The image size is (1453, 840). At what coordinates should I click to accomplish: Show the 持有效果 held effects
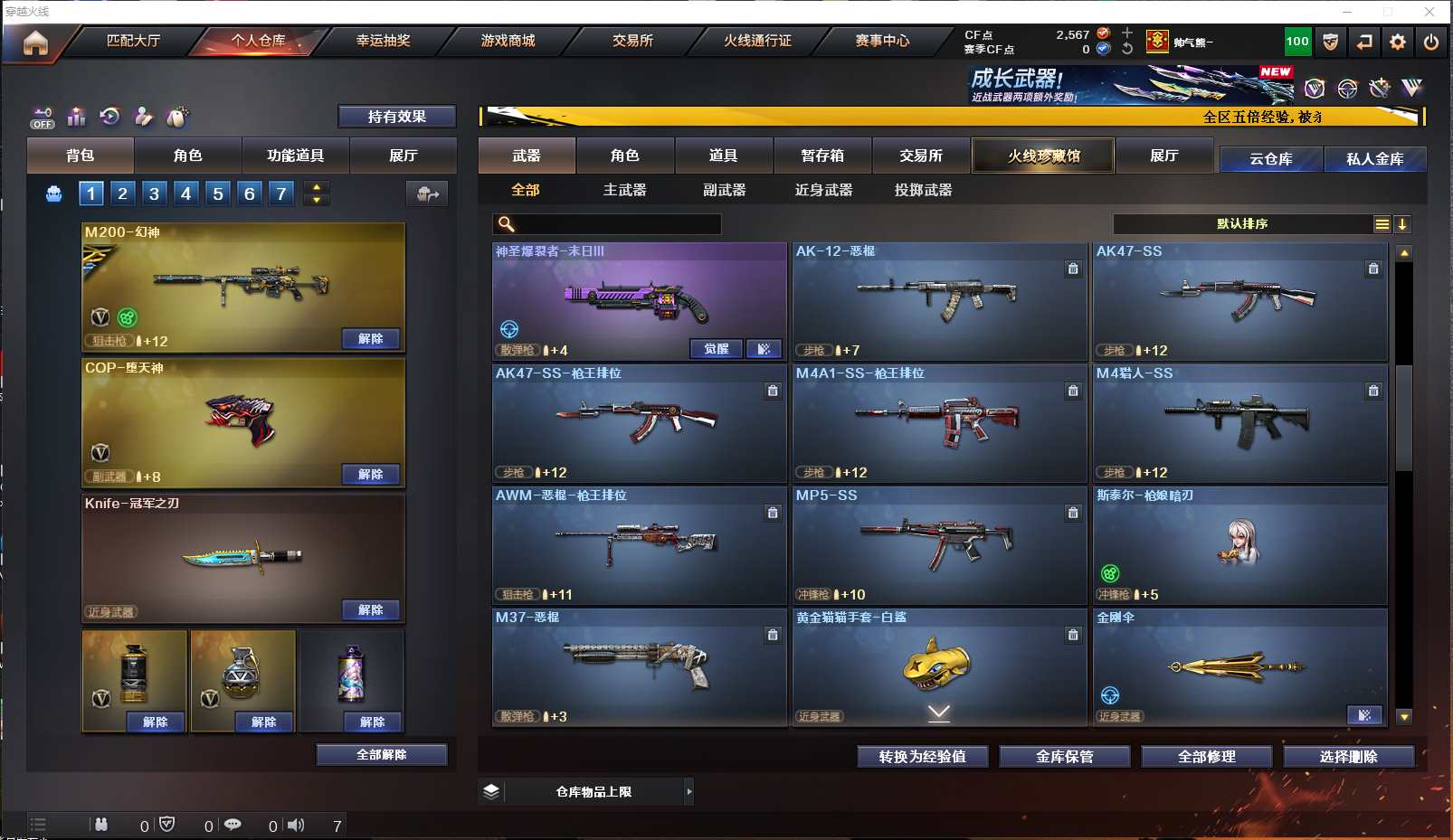[x=396, y=117]
